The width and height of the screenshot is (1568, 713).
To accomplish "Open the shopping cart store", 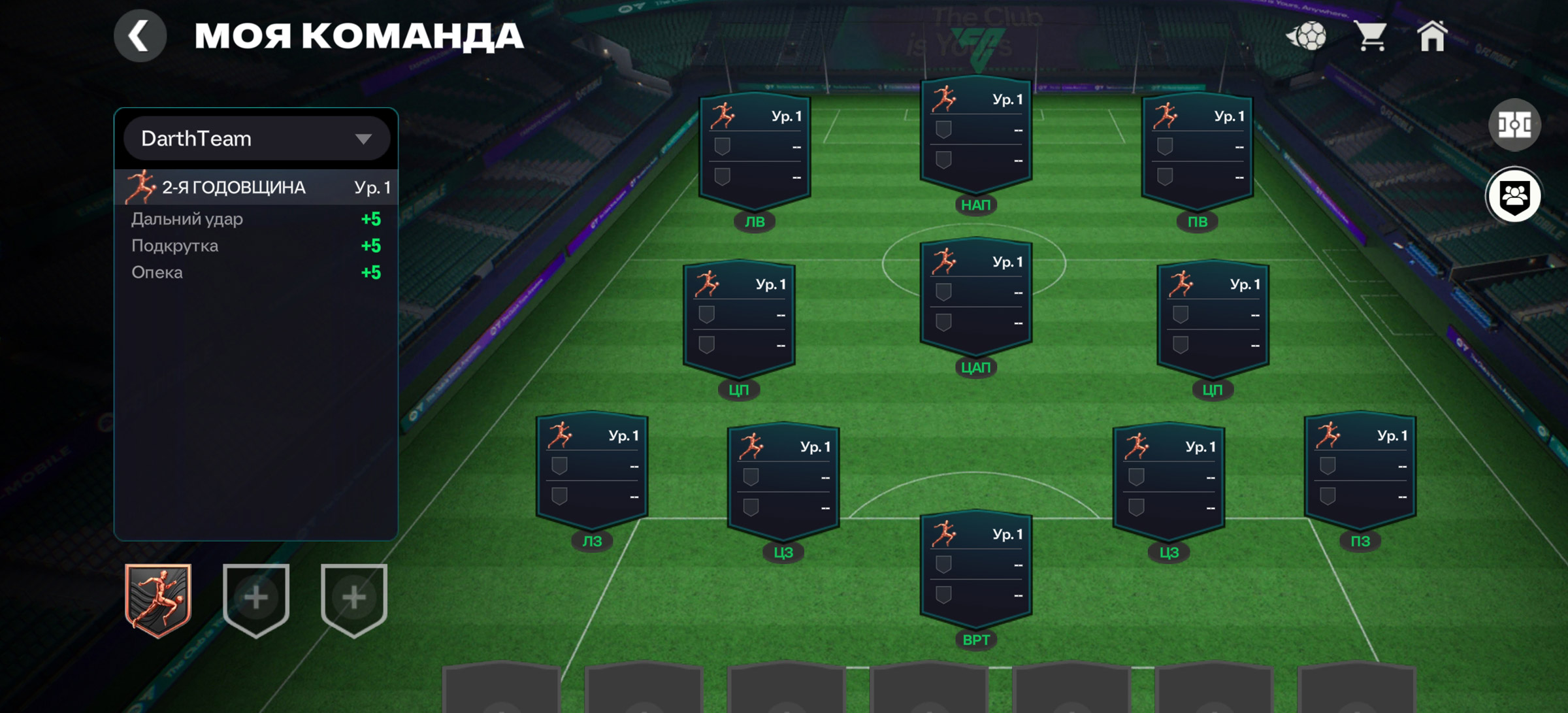I will point(1371,36).
